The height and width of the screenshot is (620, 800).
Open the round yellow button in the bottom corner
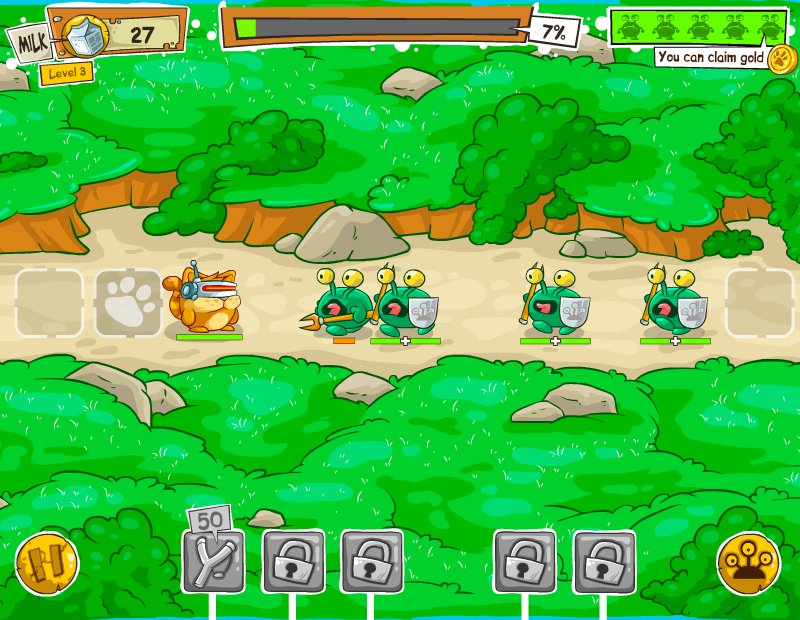tap(749, 564)
